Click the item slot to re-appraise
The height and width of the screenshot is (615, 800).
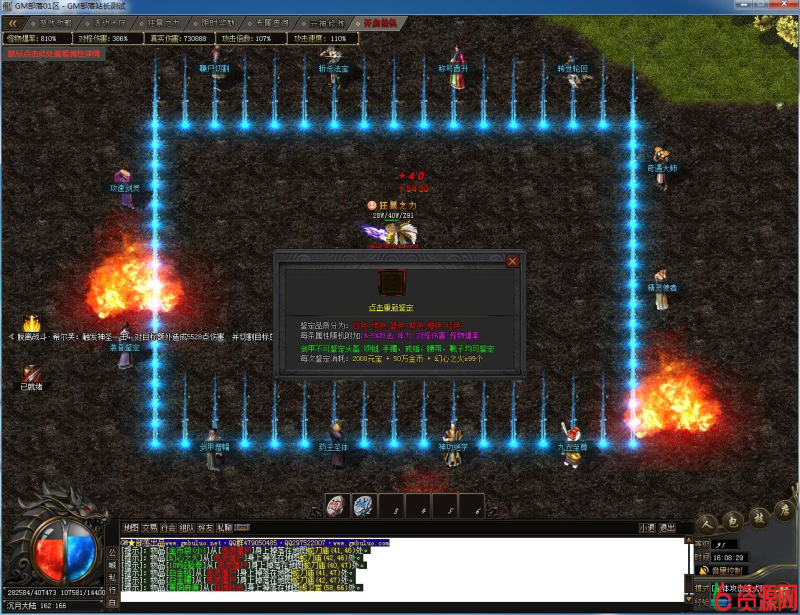392,282
